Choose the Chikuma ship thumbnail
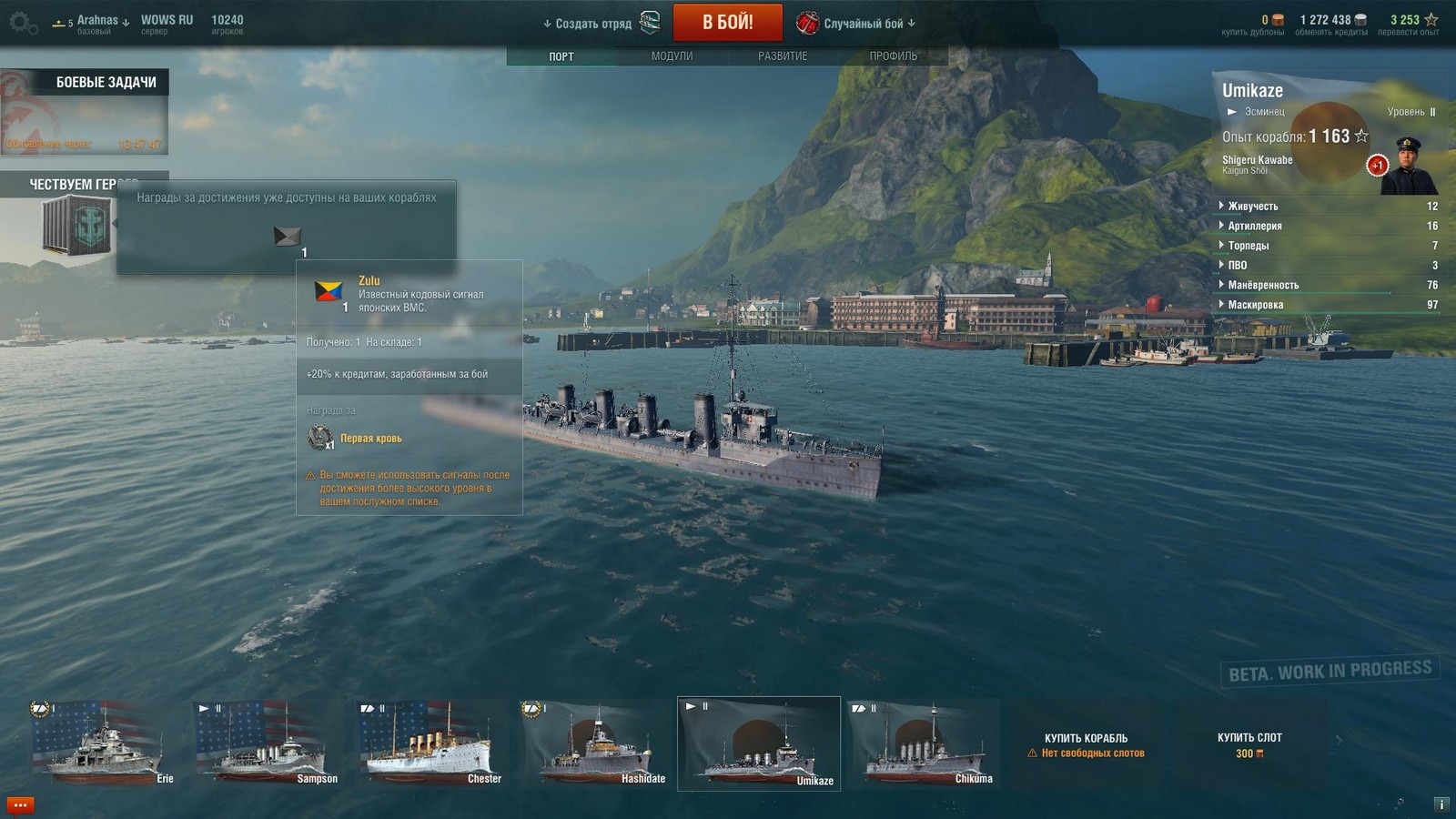 click(922, 743)
